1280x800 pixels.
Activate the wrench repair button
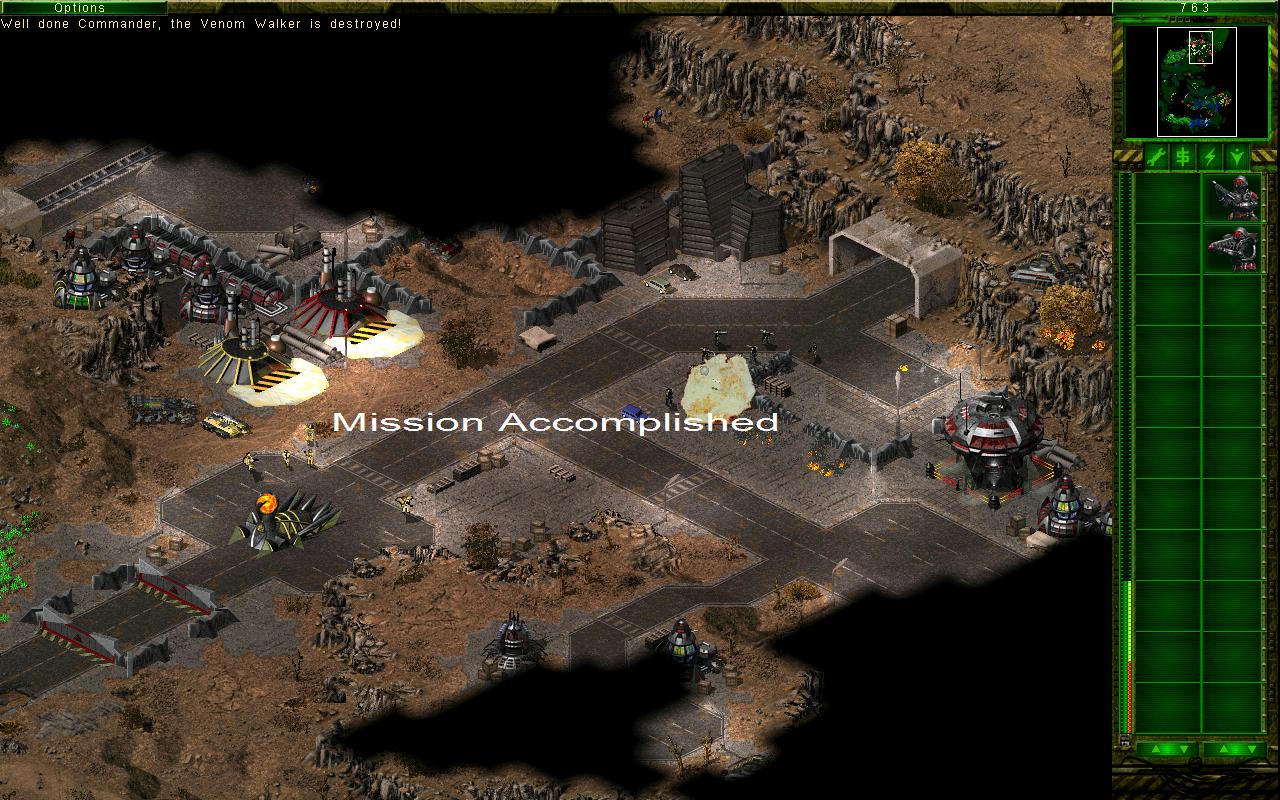tap(1156, 157)
